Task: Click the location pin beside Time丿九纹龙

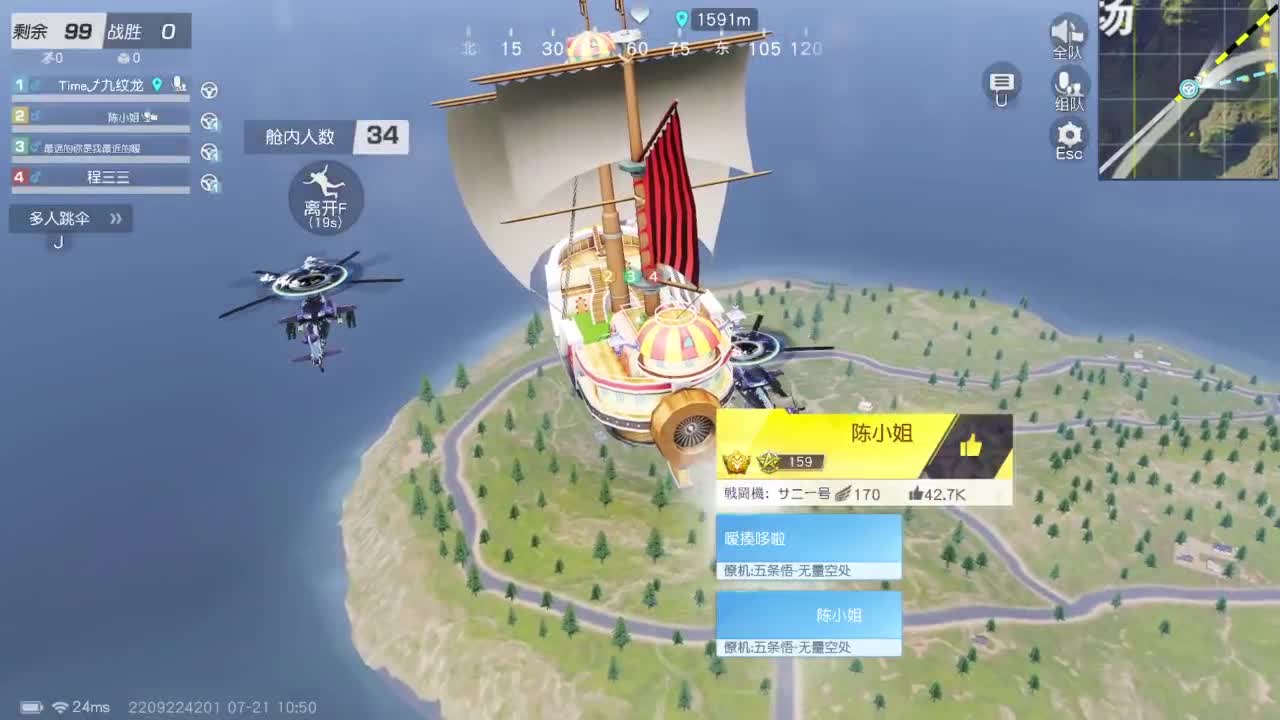Action: (x=155, y=86)
